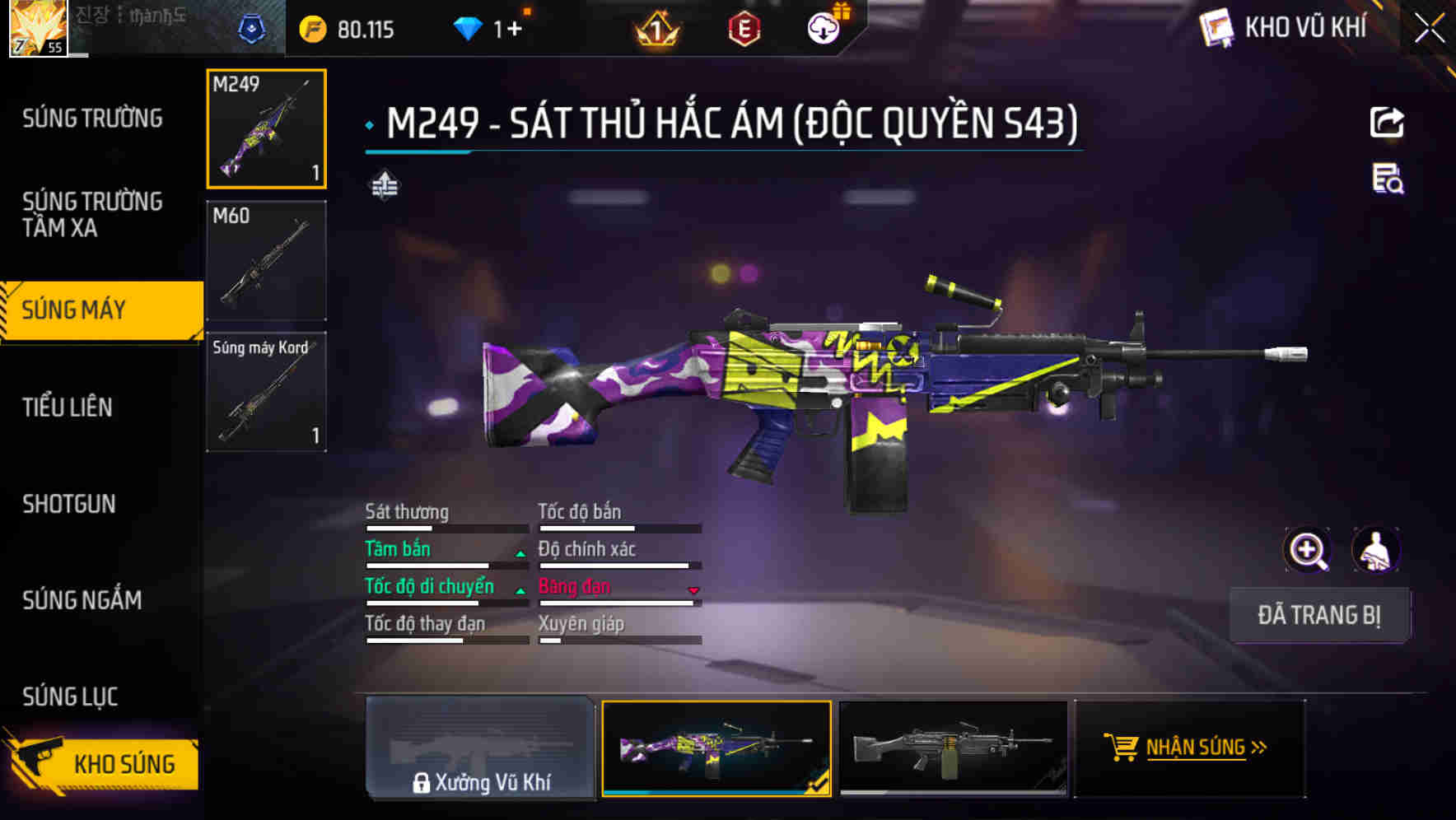Click the ĐÃ TRANG BỊ button
This screenshot has width=1456, height=820.
1320,615
